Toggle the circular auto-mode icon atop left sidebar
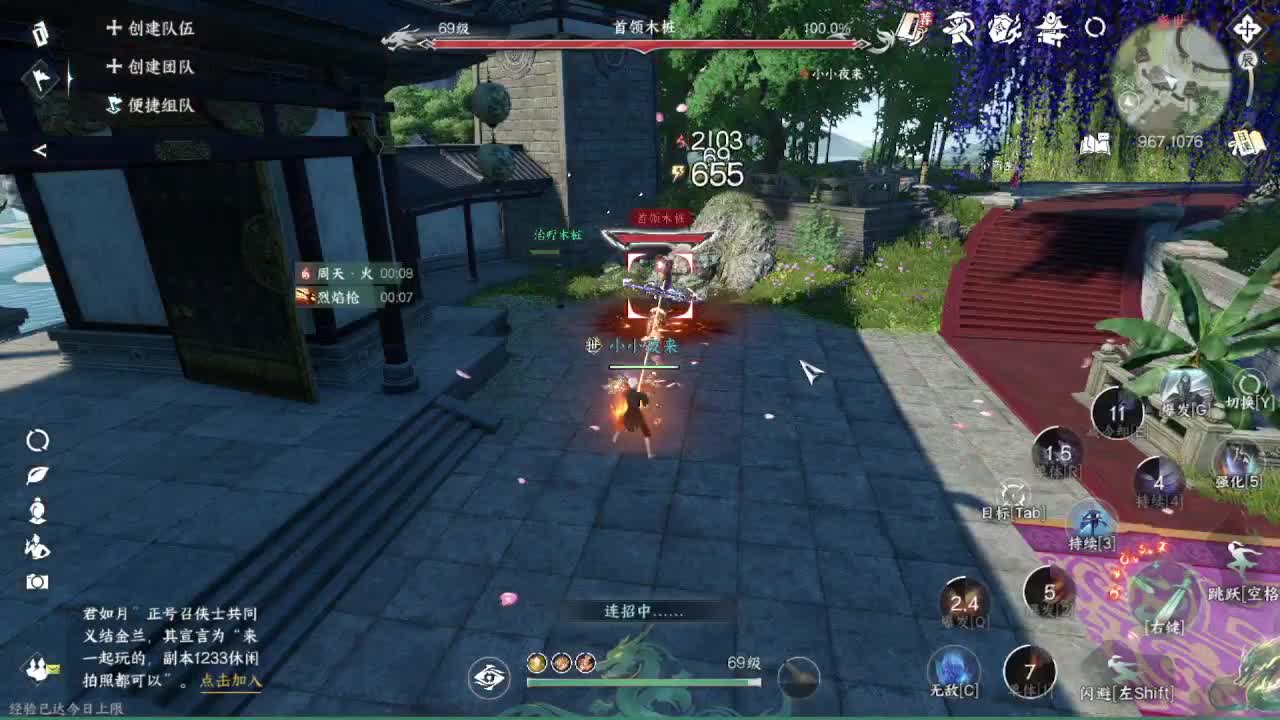 [37, 441]
